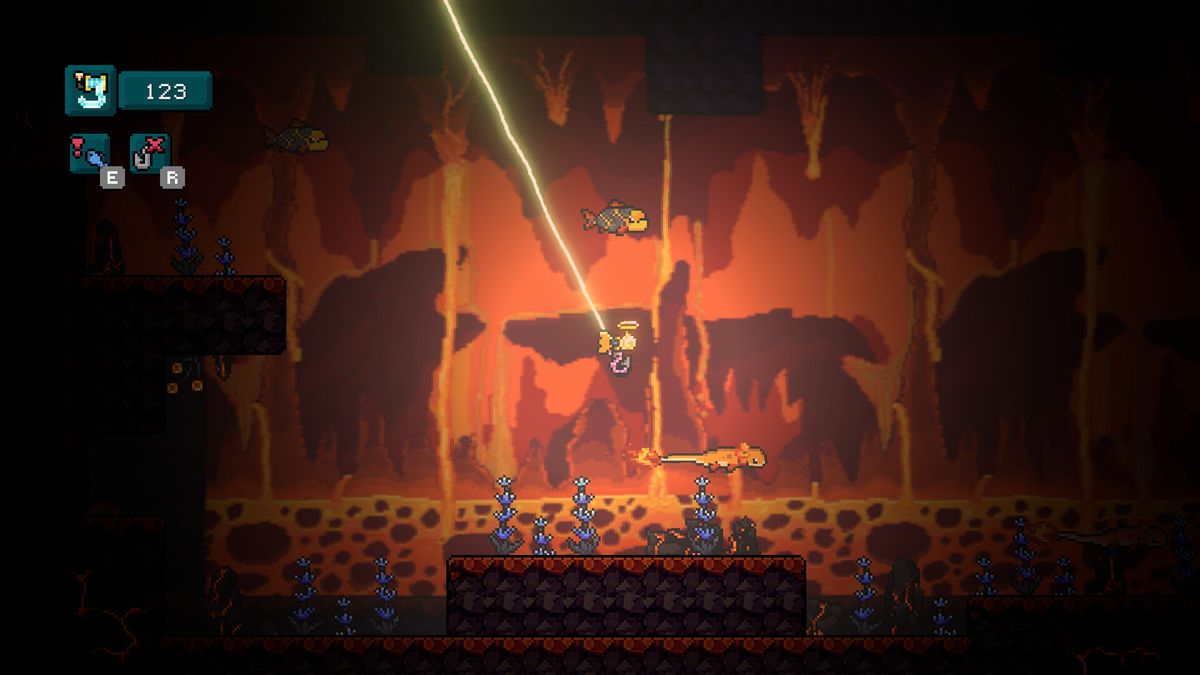Select the hook with red X ability
This screenshot has width=1200, height=675.
(149, 153)
